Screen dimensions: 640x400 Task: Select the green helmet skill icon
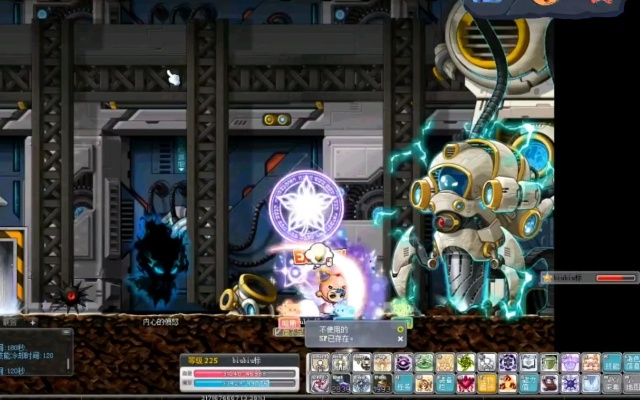(548, 364)
